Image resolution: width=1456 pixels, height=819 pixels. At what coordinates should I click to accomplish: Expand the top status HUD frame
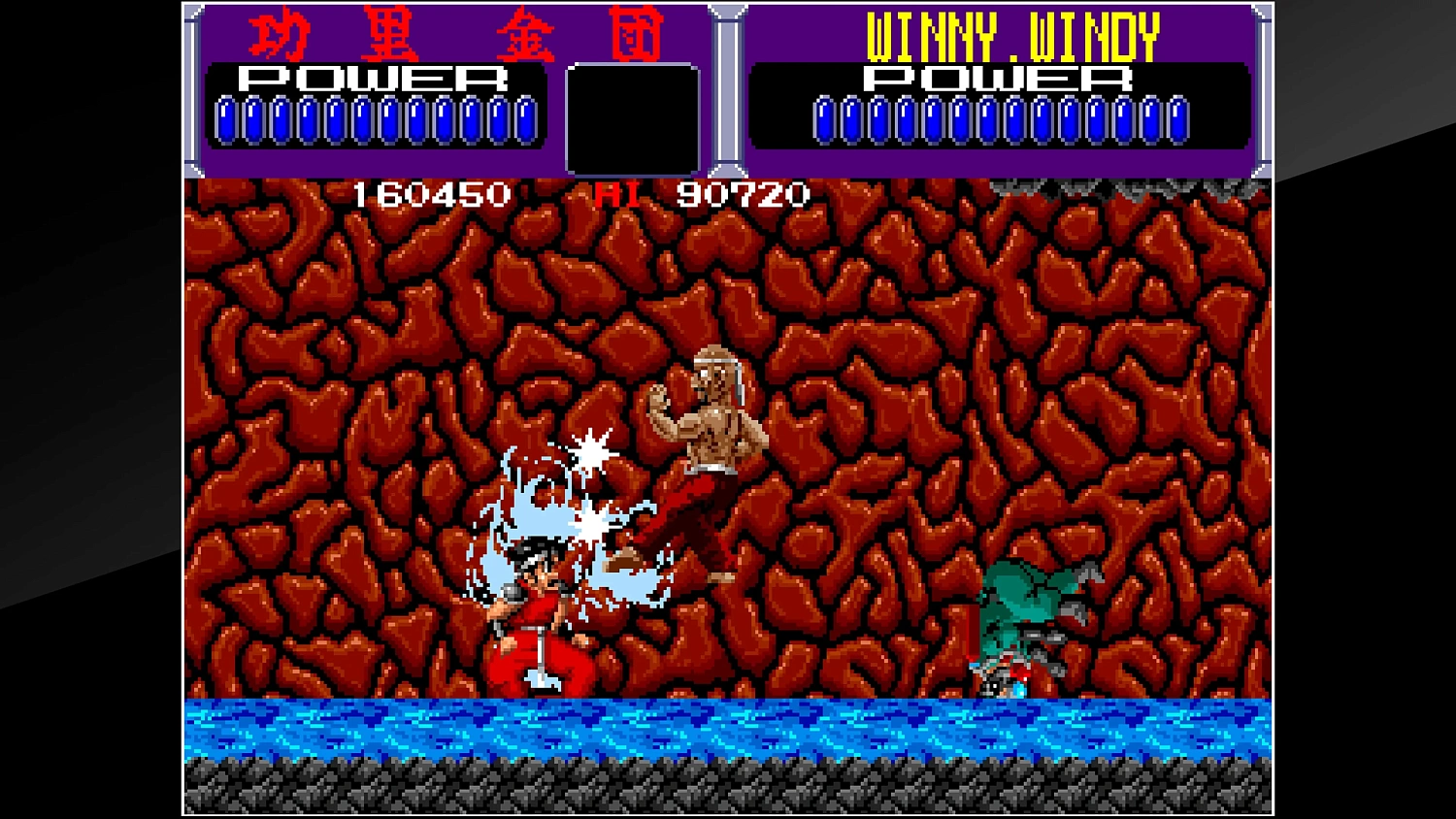[728, 89]
